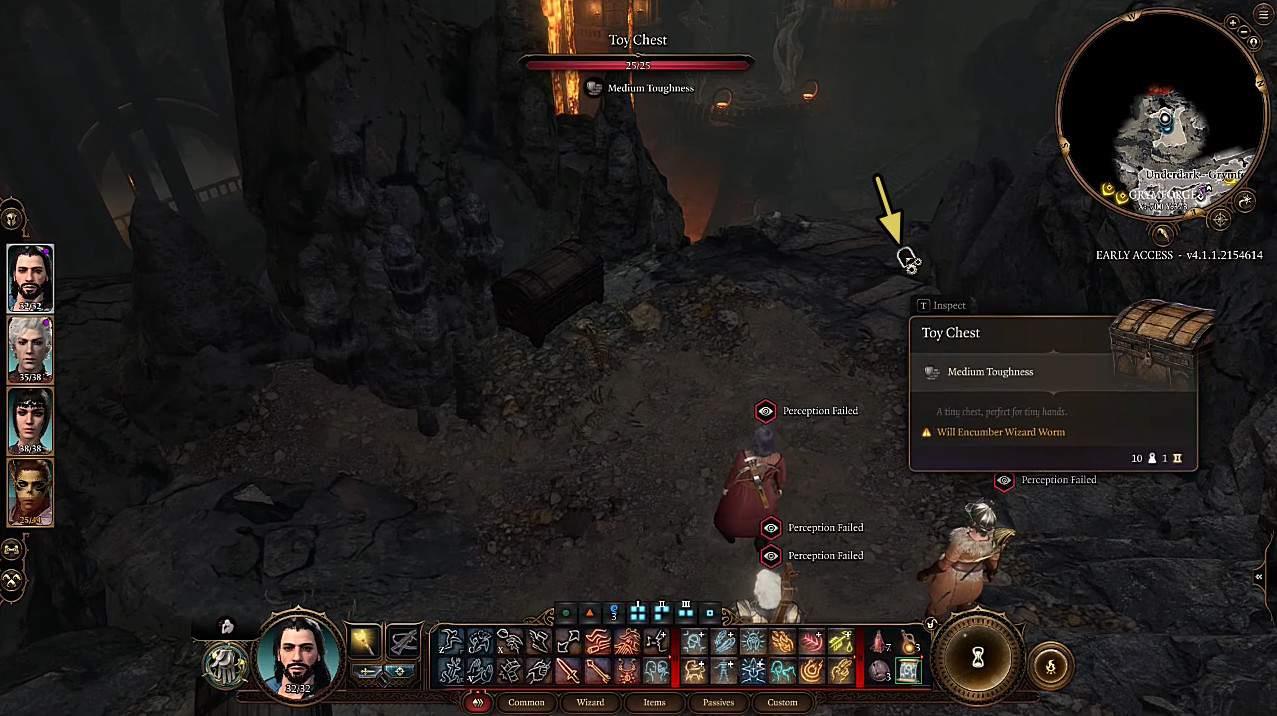Use the scroll item in hotbar
The width and height of the screenshot is (1277, 716).
pyautogui.click(x=908, y=671)
